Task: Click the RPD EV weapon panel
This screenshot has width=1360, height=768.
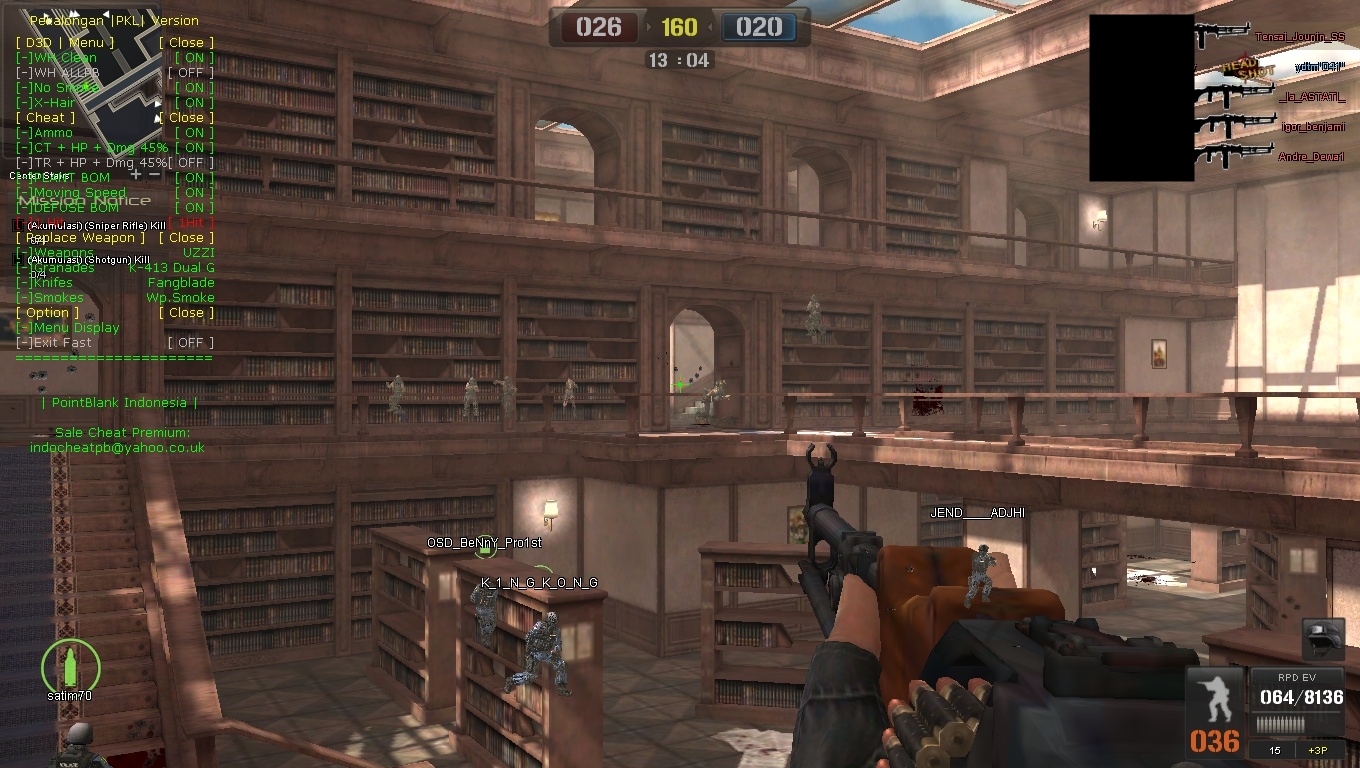Action: [x=1296, y=699]
